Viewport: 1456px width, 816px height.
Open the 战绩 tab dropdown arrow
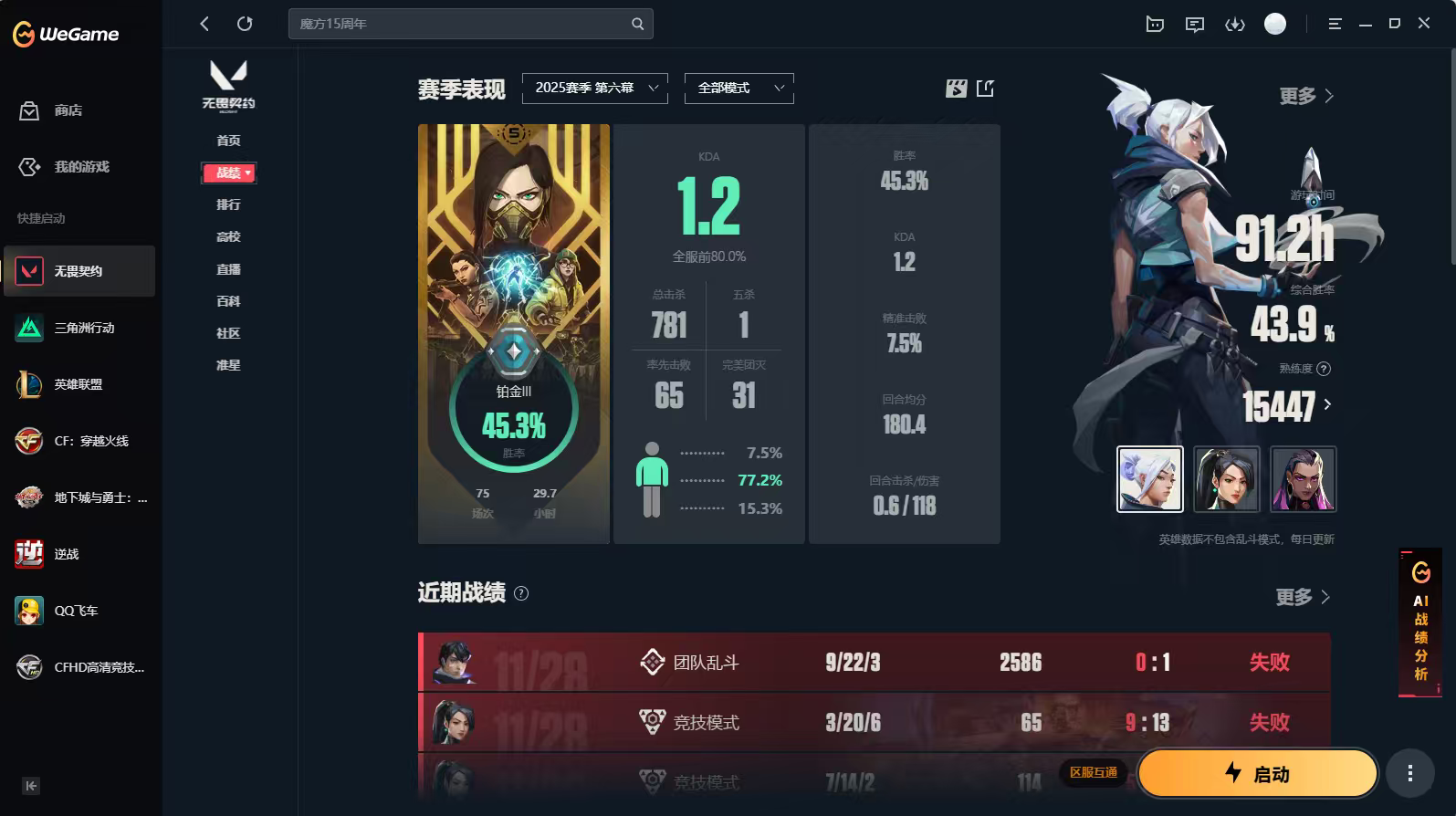pyautogui.click(x=246, y=173)
